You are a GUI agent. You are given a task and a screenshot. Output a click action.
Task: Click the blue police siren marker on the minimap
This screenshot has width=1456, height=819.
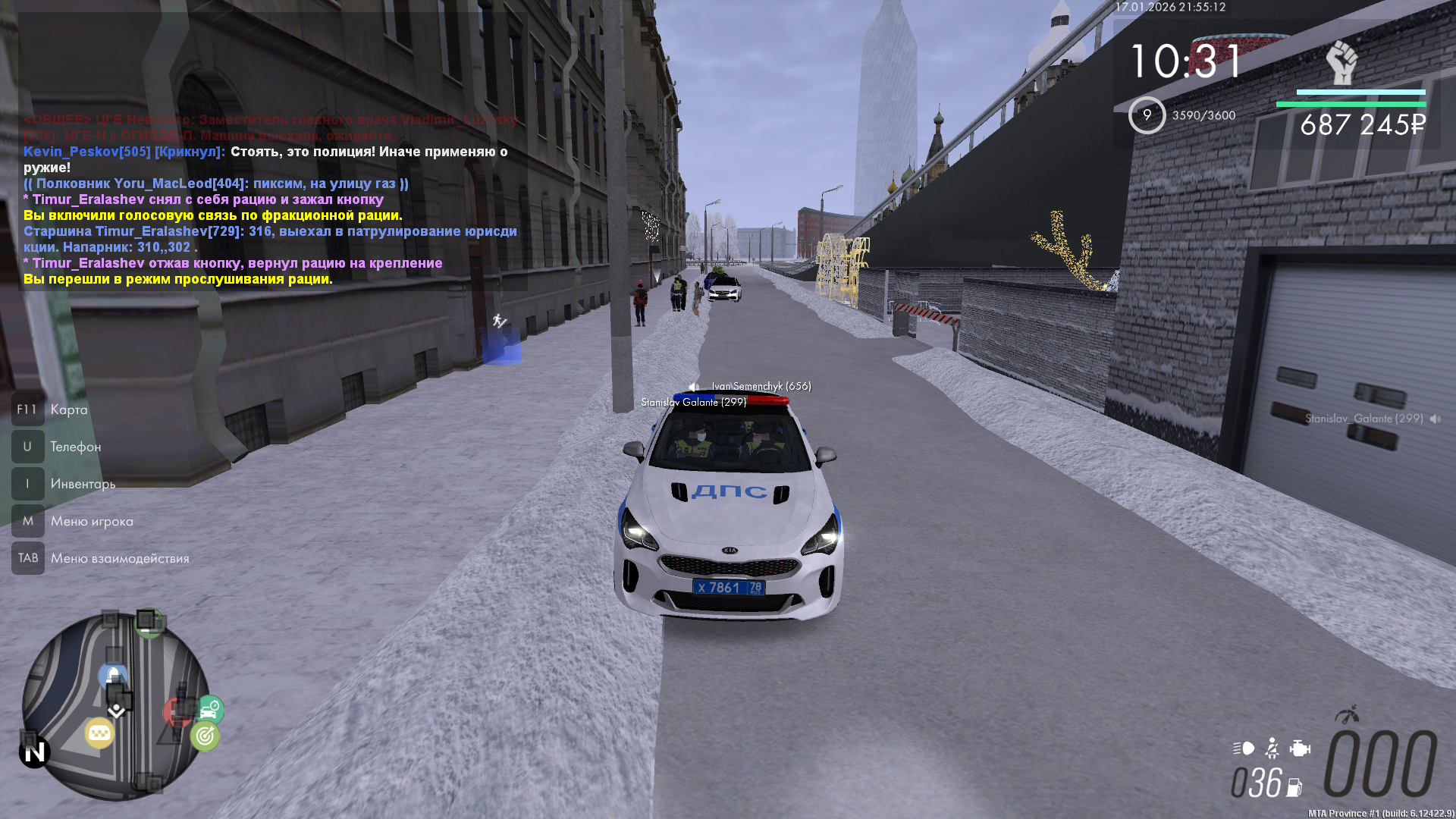click(x=113, y=675)
